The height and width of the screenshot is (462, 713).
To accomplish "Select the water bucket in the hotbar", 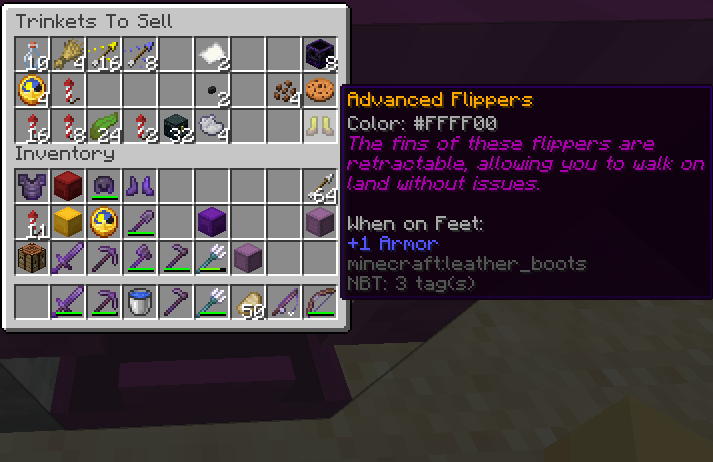I will [140, 301].
